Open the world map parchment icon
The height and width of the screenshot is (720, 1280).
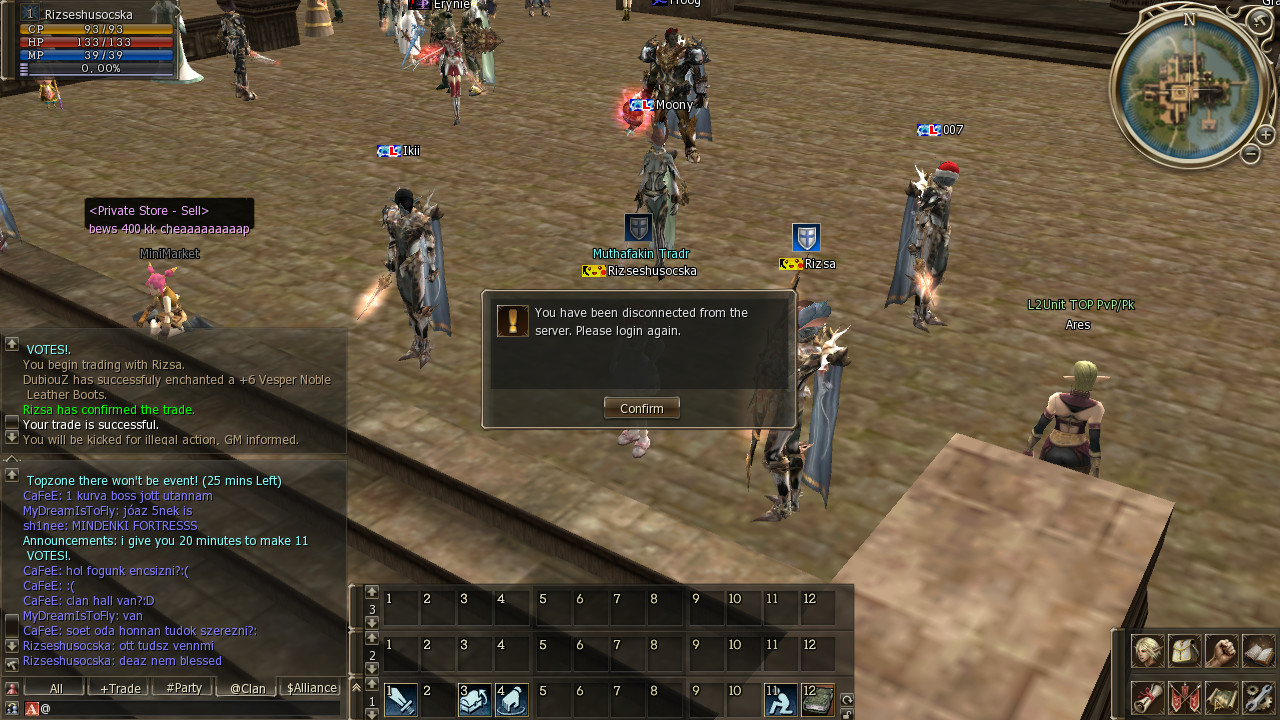point(1221,697)
